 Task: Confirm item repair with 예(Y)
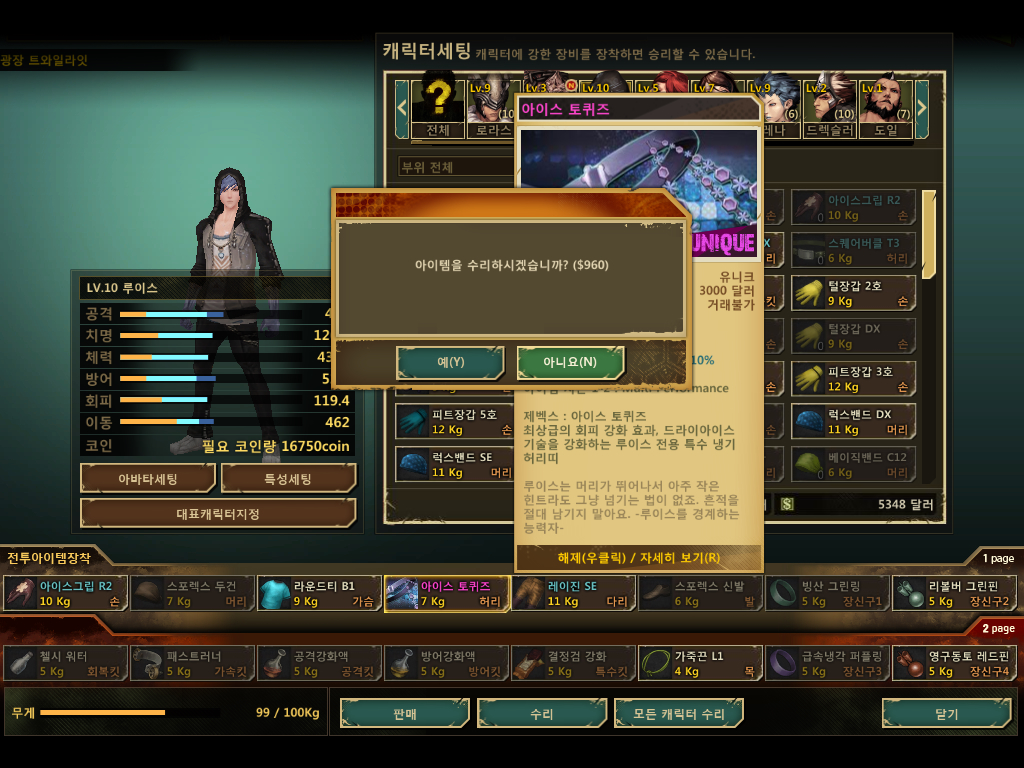coord(450,362)
